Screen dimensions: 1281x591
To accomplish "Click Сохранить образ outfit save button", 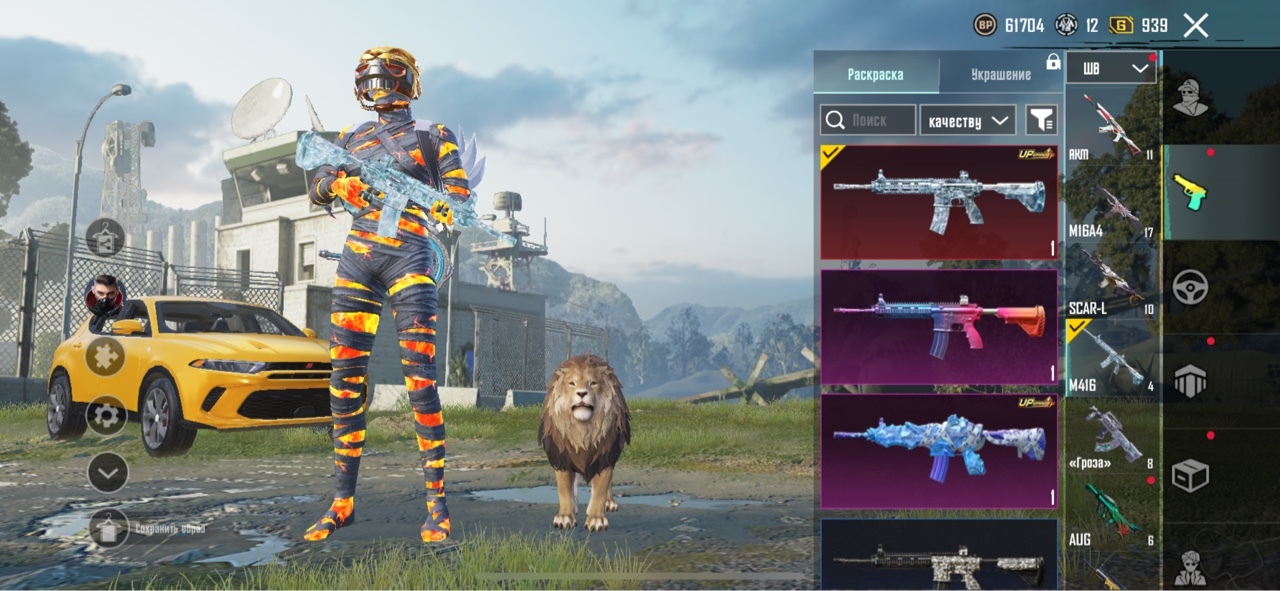I will (108, 527).
